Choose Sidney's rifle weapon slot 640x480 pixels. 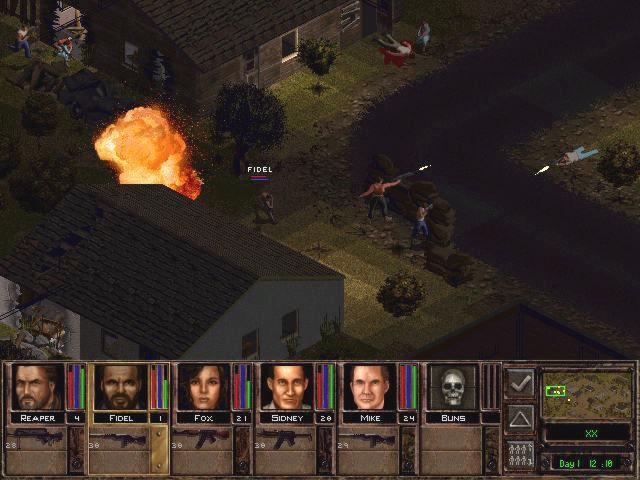[284, 438]
